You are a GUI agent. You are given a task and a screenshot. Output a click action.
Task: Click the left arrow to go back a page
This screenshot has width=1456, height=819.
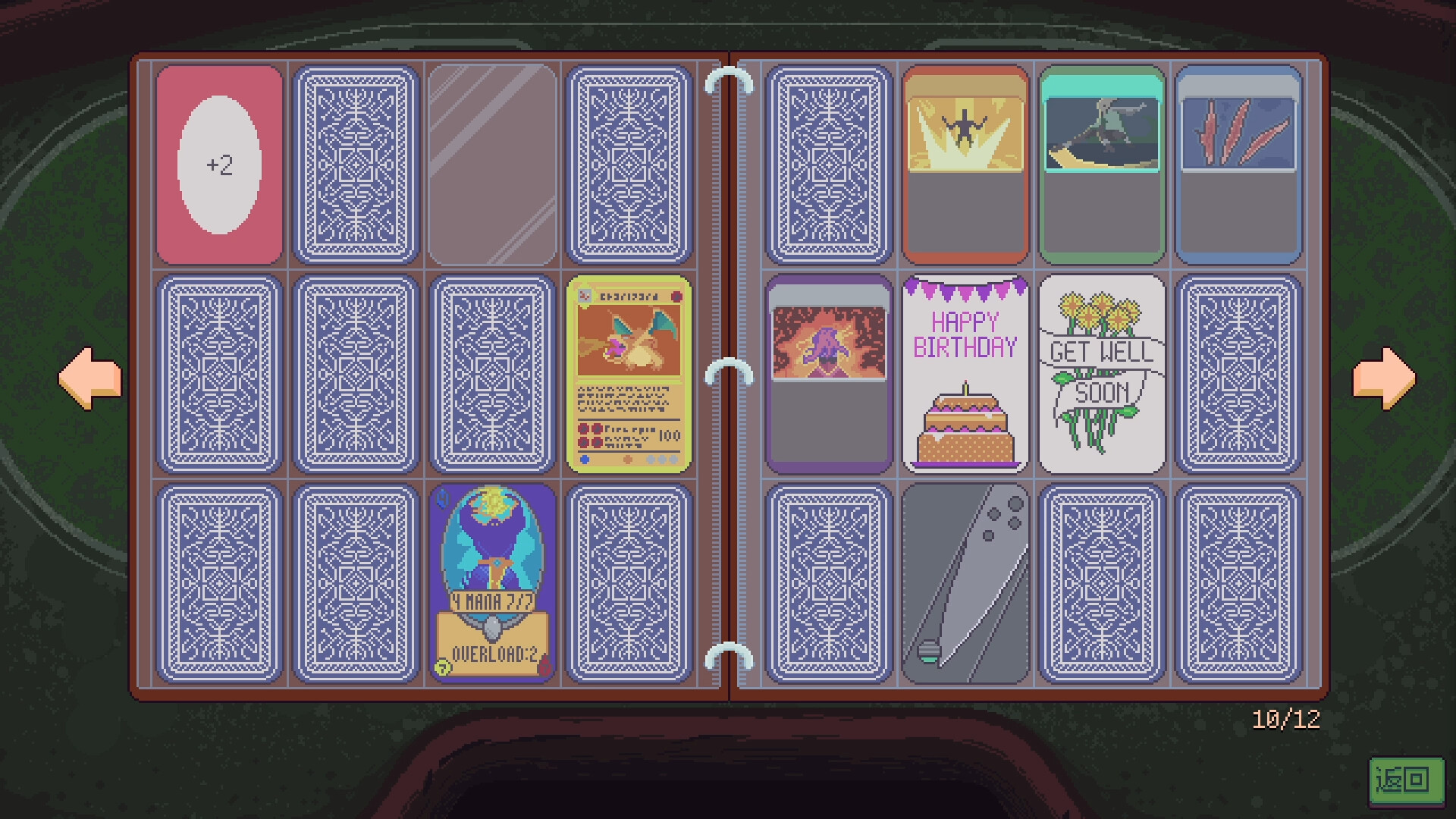click(87, 377)
